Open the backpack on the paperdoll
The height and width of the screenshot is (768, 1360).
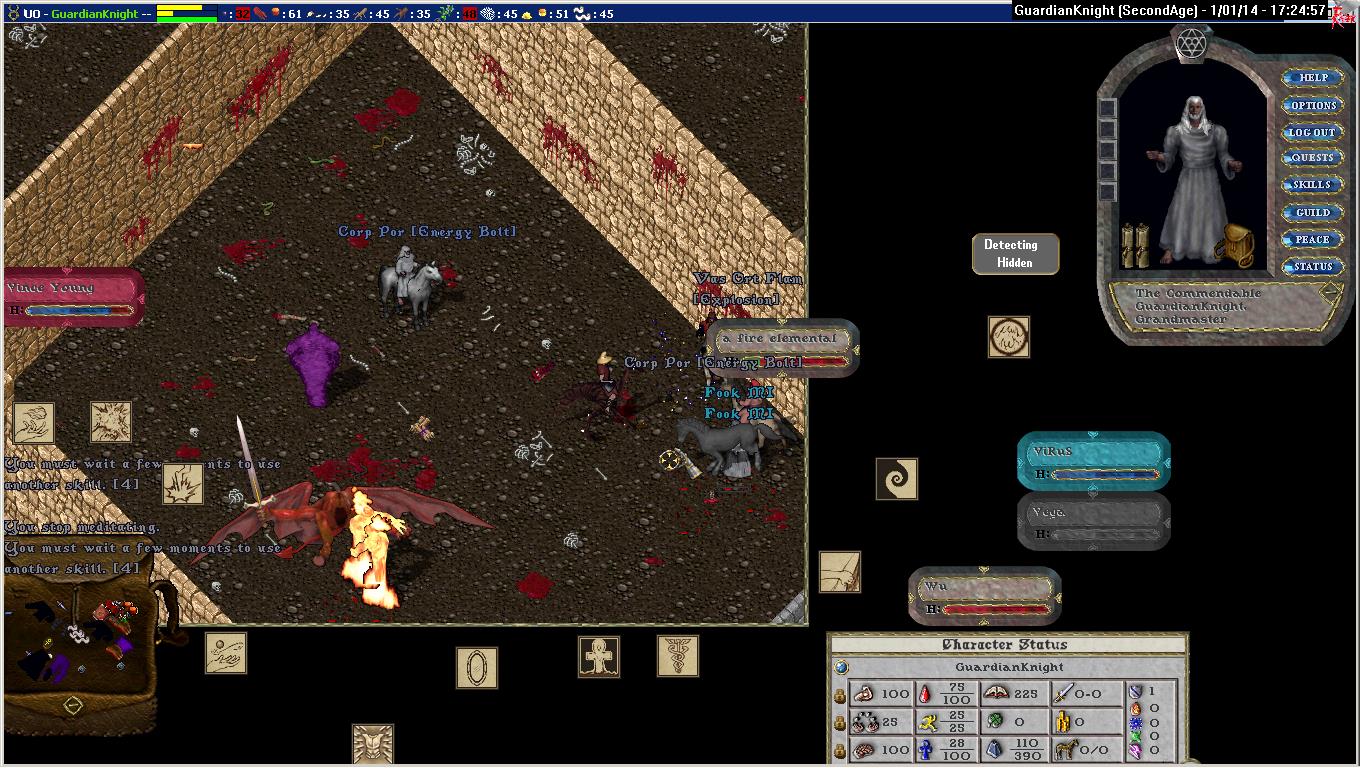[1236, 245]
